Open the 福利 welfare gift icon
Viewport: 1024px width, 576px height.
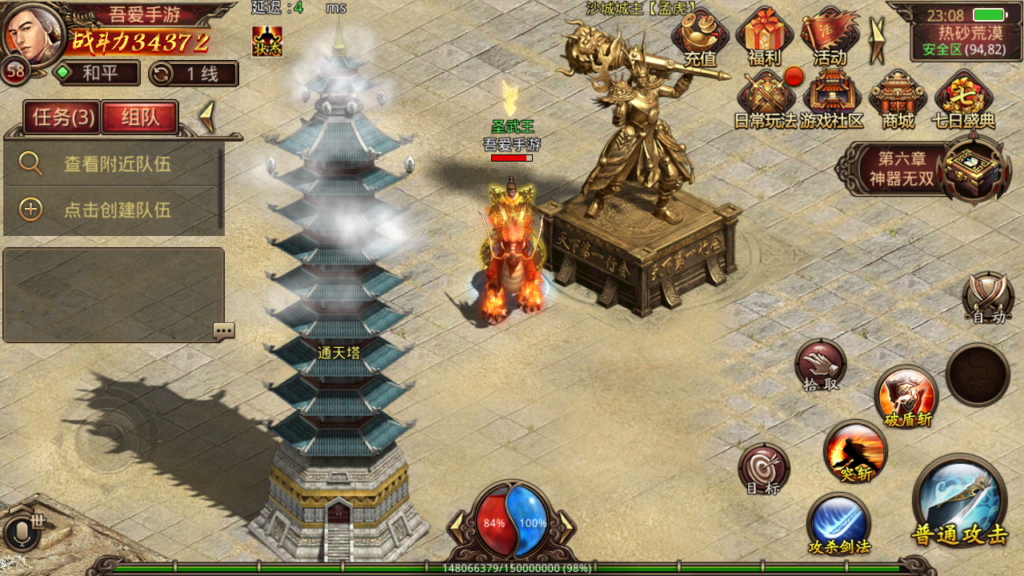pos(765,37)
